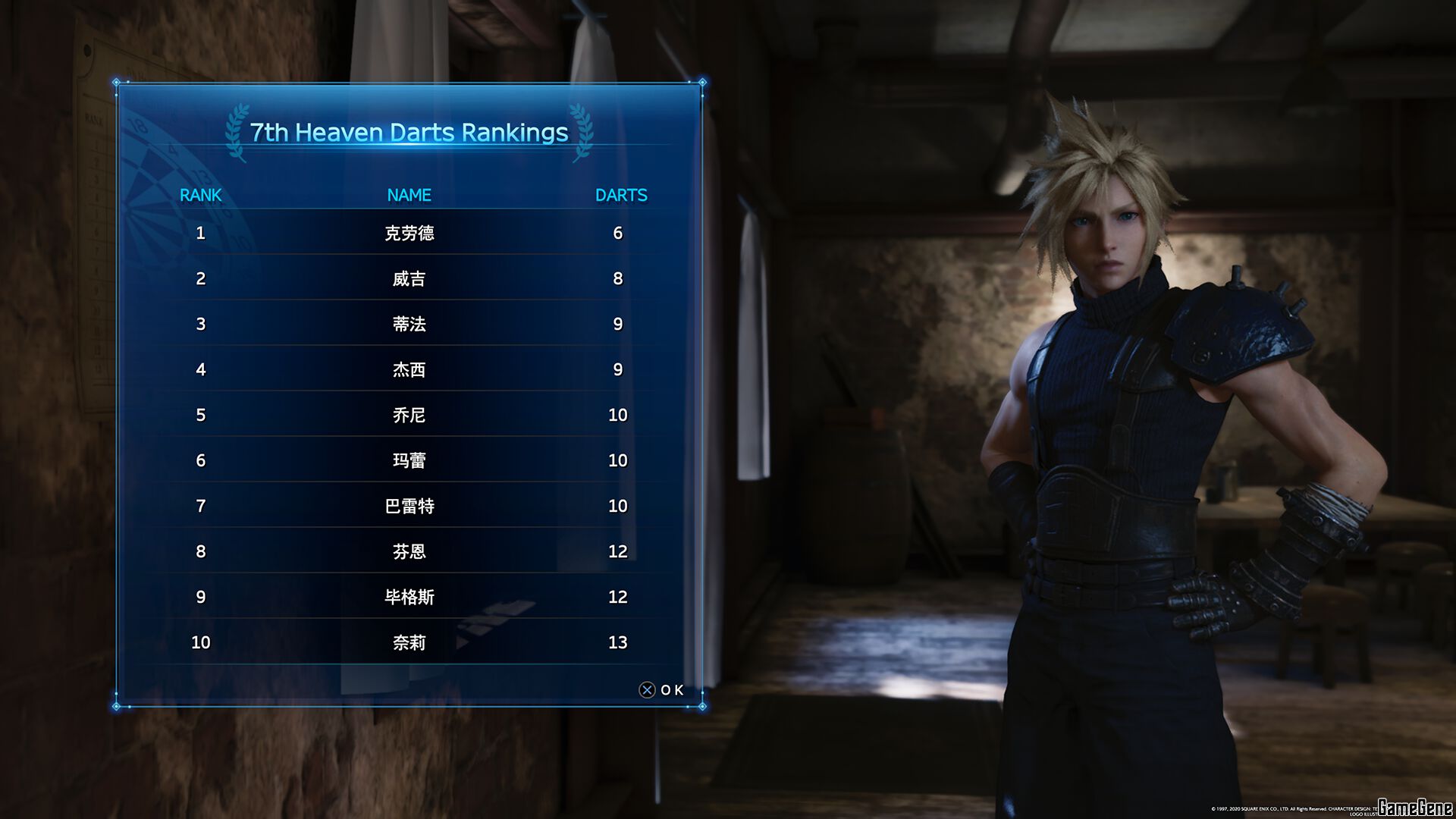Viewport: 1456px width, 819px height.
Task: Choose the 芬恩 leaderboard row
Action: click(409, 551)
